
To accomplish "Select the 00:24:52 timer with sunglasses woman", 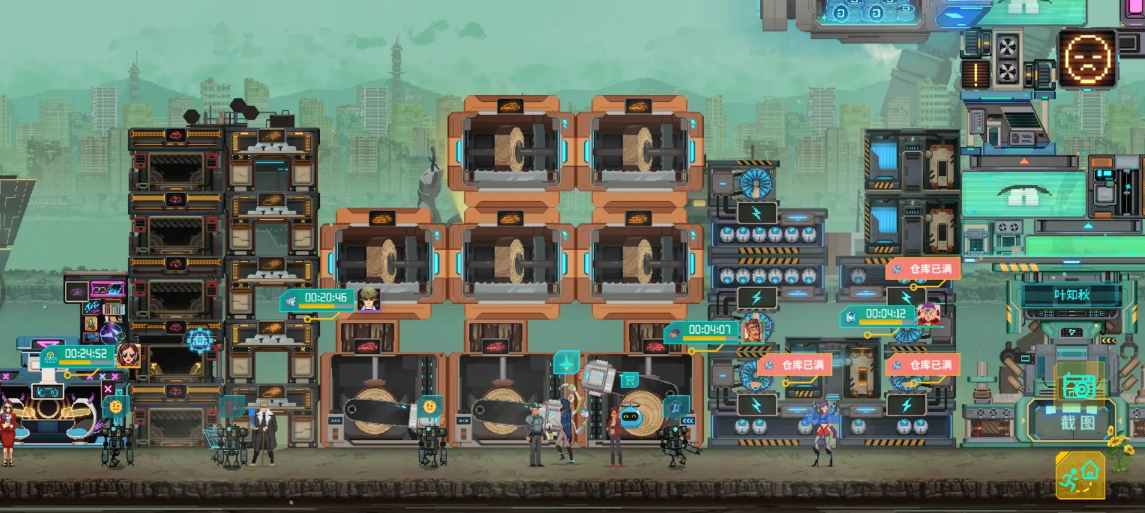I will coord(86,354).
